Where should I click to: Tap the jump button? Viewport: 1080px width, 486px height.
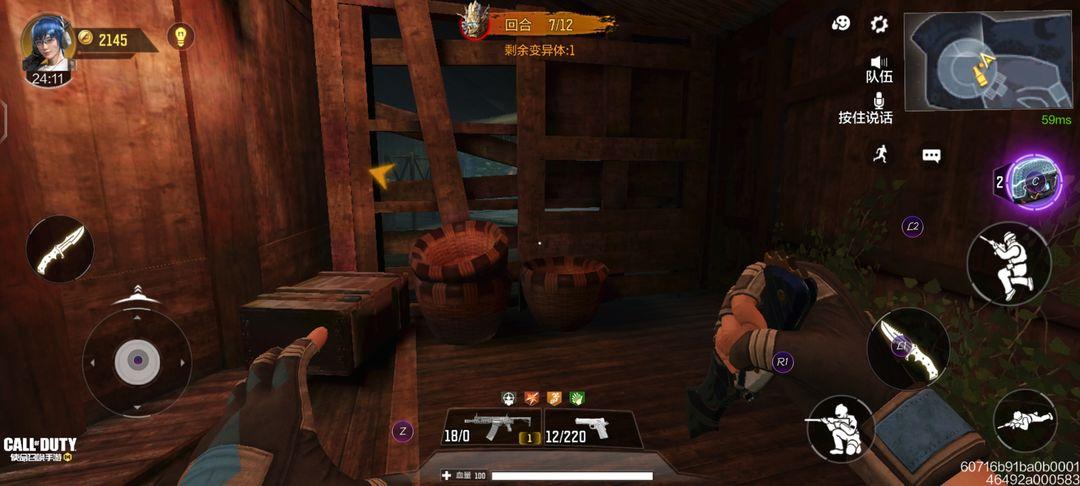pos(1008,263)
